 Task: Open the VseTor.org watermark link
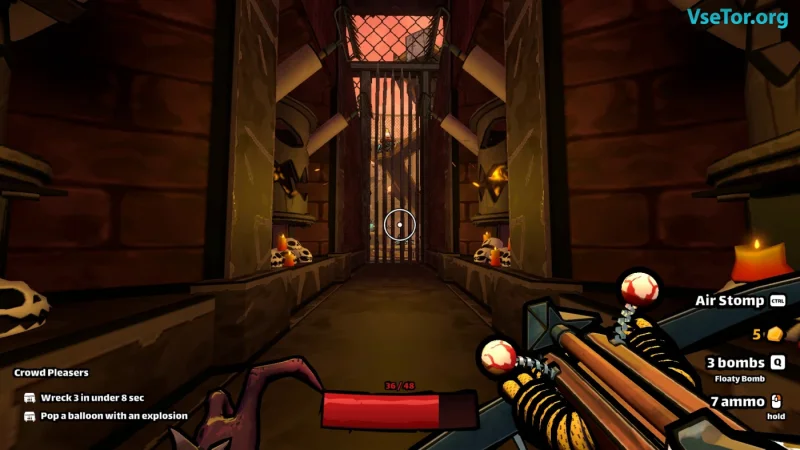[737, 17]
